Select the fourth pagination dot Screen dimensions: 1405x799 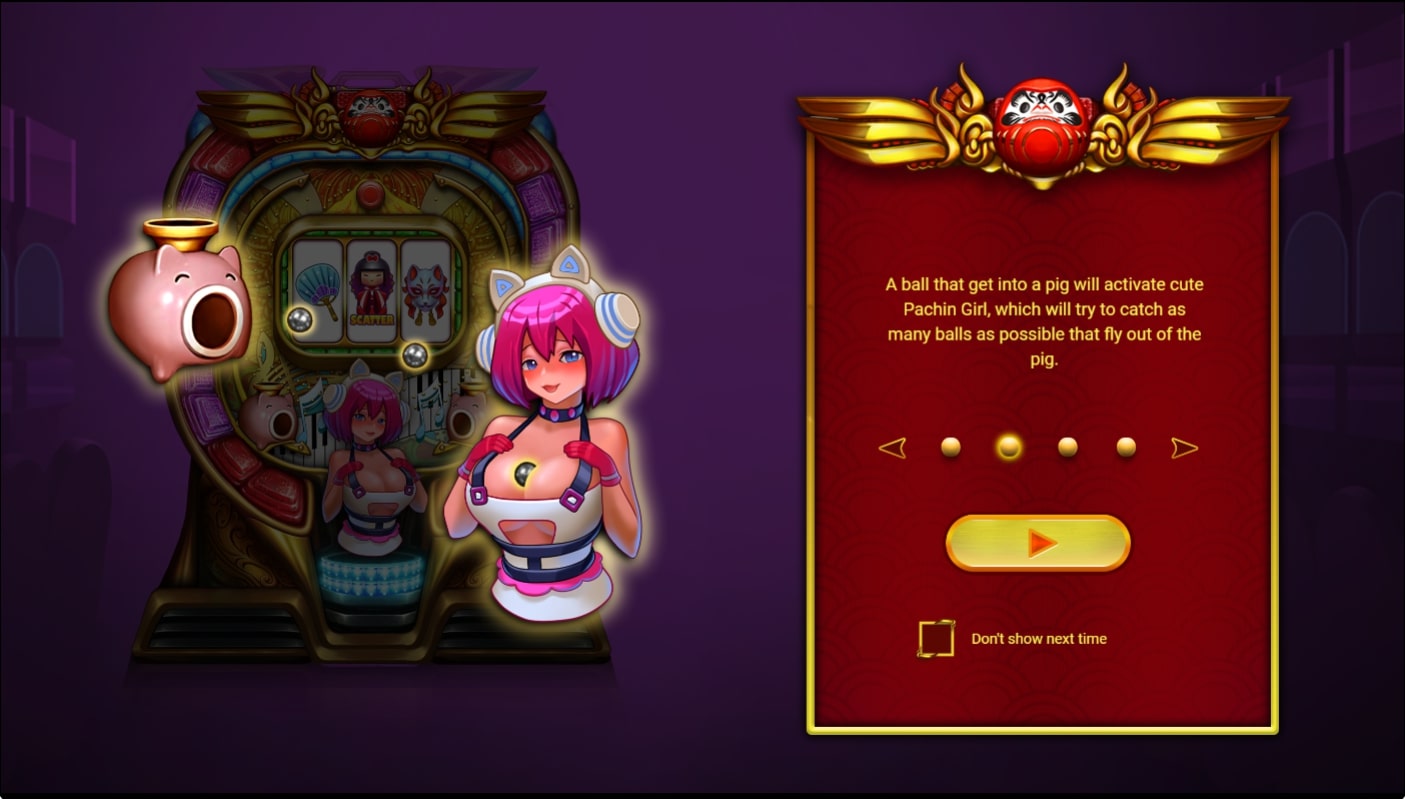click(1126, 447)
